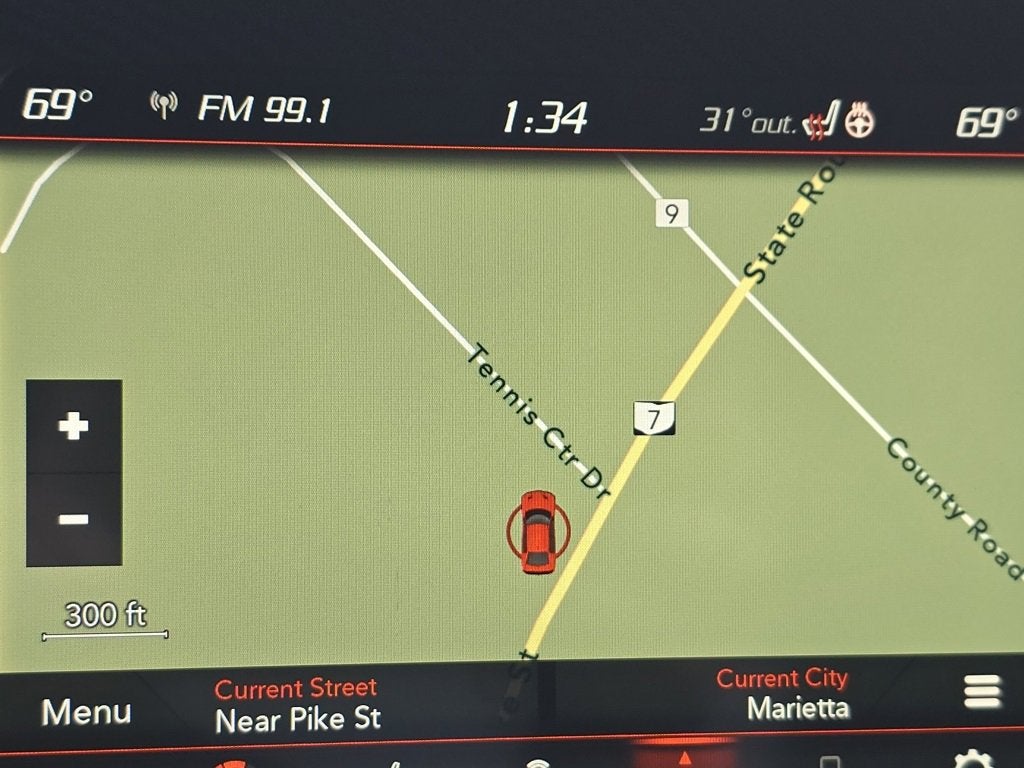Image resolution: width=1024 pixels, height=768 pixels.
Task: Zoom out the map with the minus button
Action: point(73,519)
